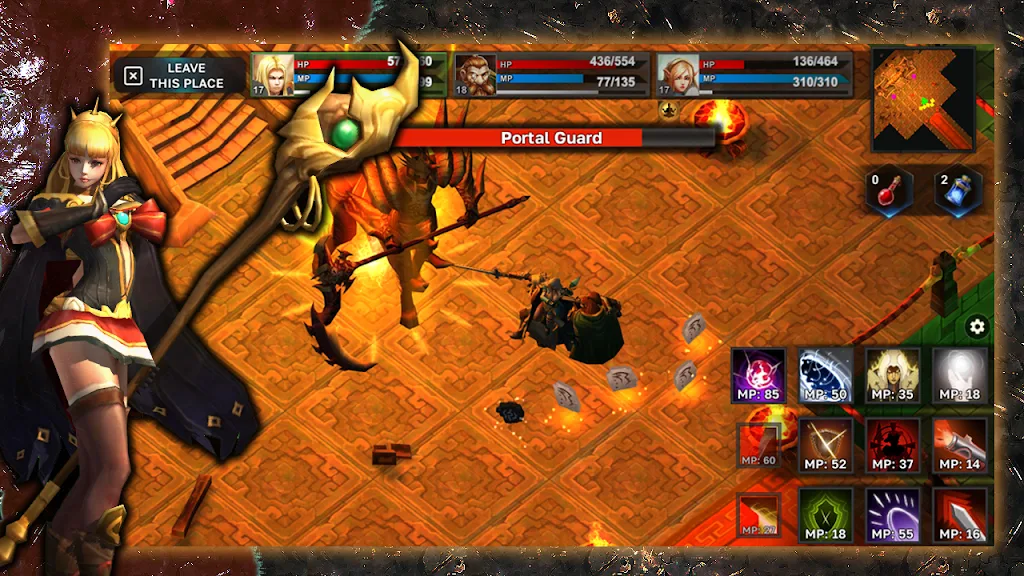Screen dimensions: 1024x576
Task: Activate the blue starry shield skill, 50 MP
Action: 825,375
